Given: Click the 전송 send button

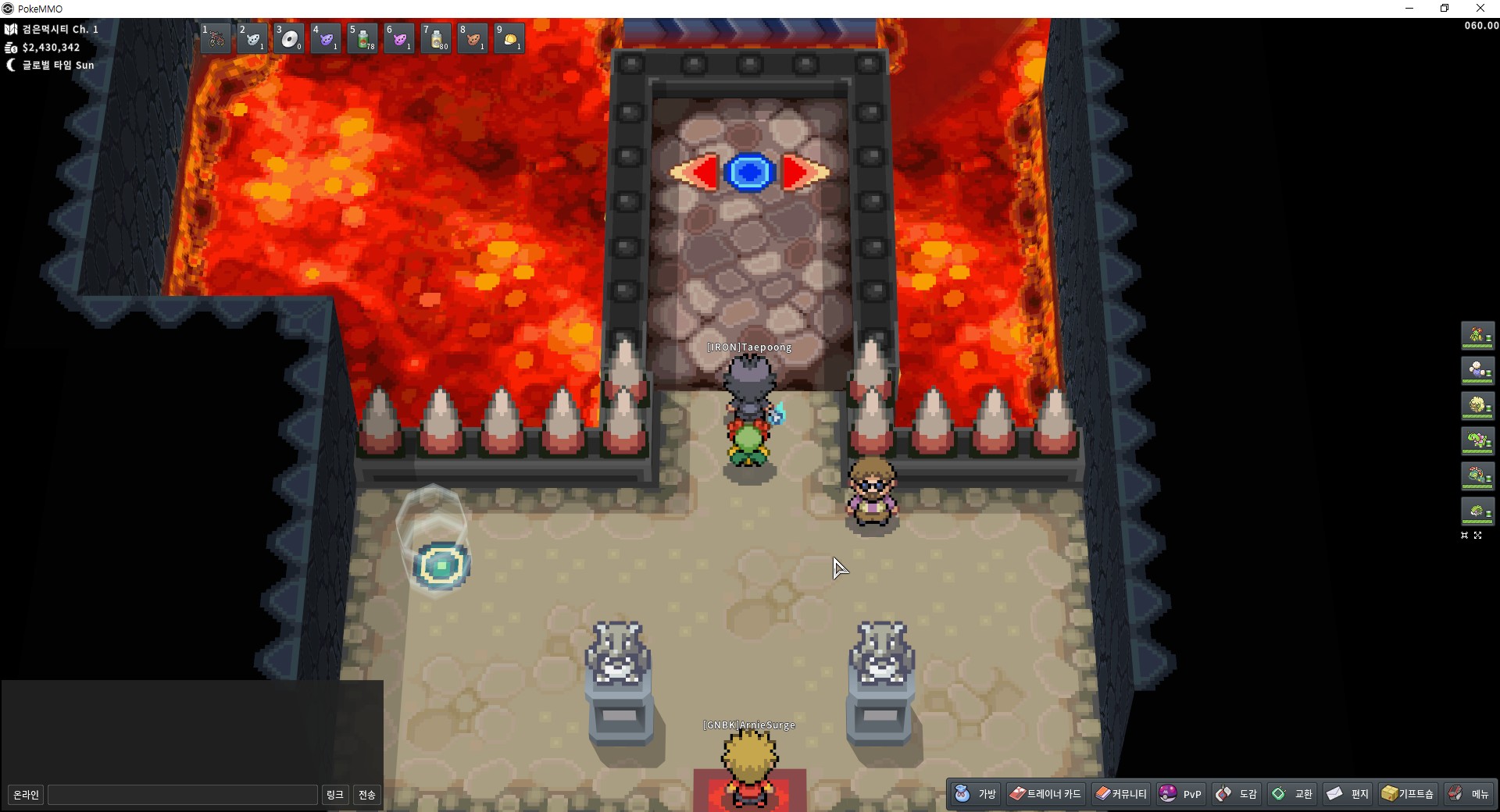Looking at the screenshot, I should click(x=367, y=795).
